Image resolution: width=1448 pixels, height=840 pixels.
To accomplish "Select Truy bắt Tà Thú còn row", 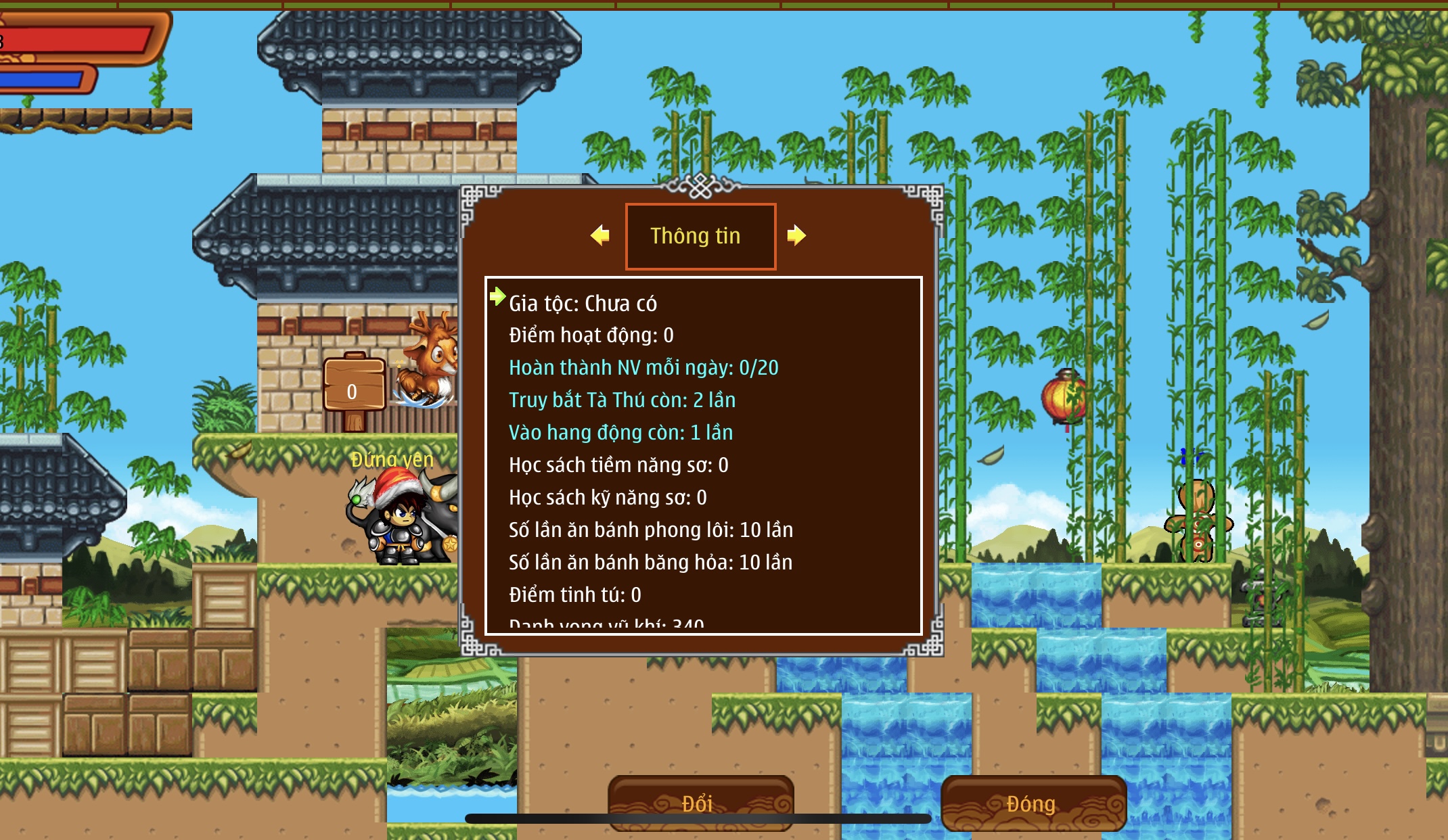I will (x=622, y=400).
